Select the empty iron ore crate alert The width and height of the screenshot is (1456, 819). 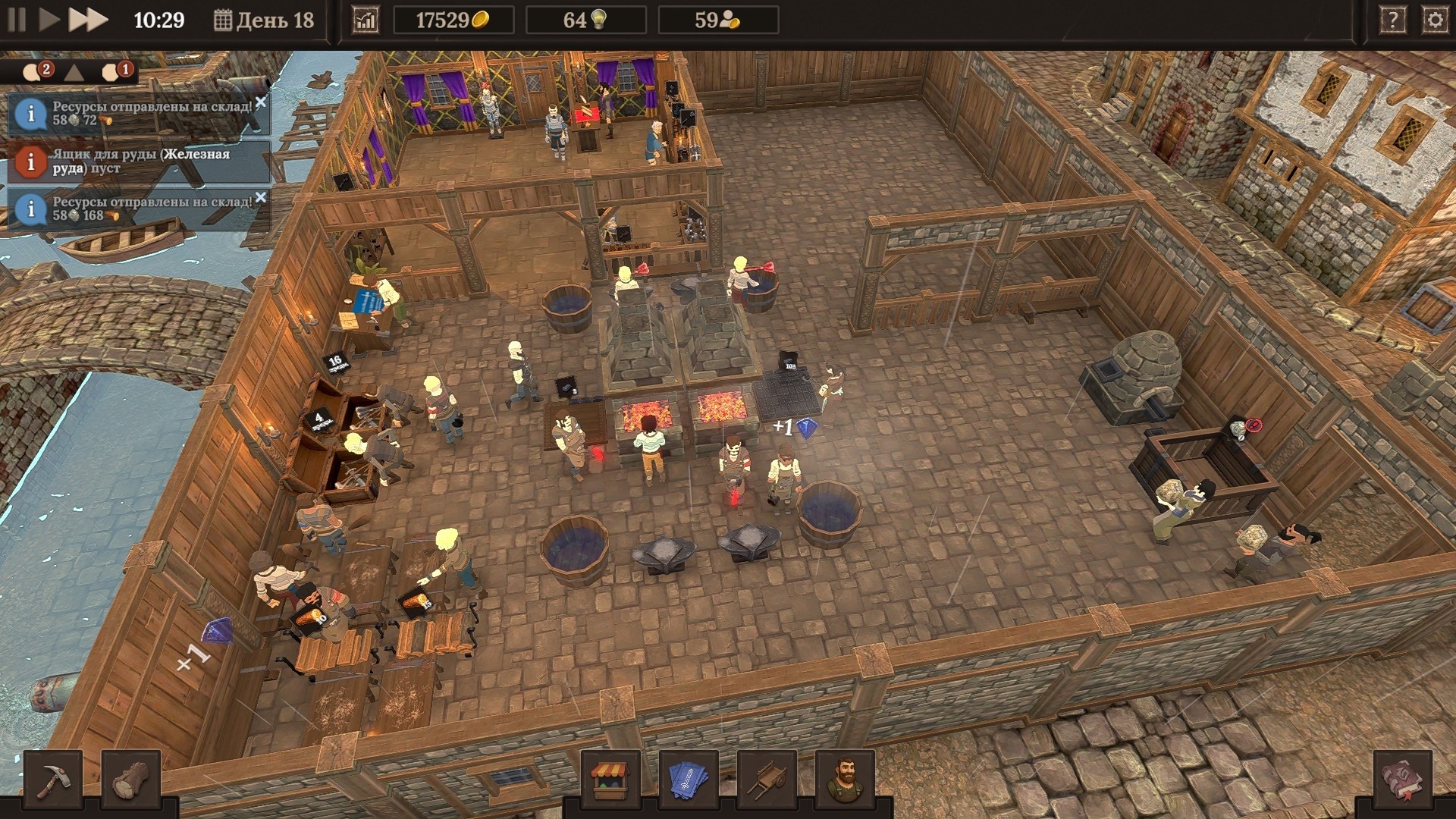pos(140,161)
